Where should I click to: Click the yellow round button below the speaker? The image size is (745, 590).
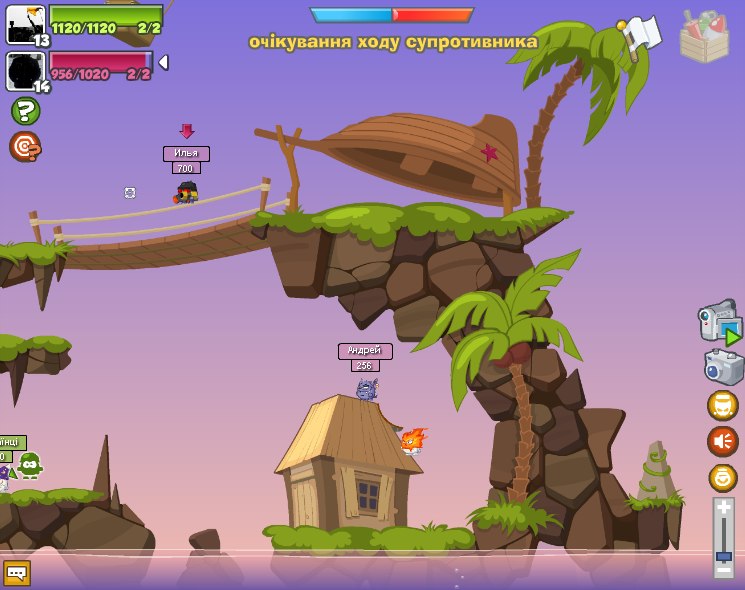point(722,477)
